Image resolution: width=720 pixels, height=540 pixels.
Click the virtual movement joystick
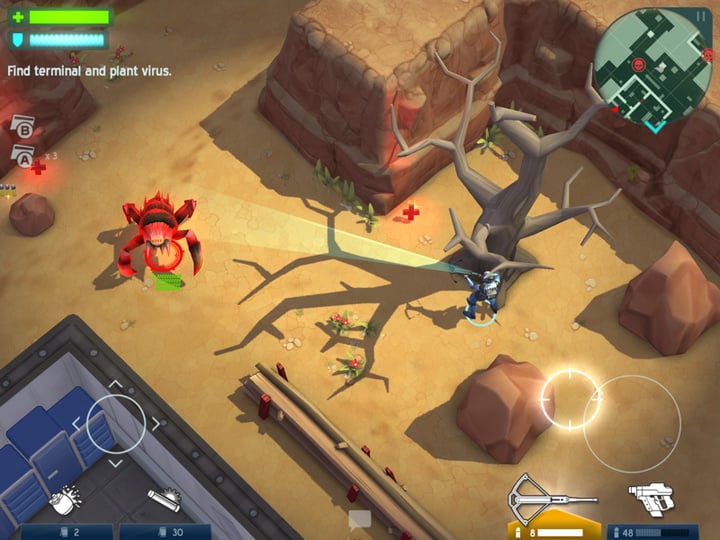116,424
